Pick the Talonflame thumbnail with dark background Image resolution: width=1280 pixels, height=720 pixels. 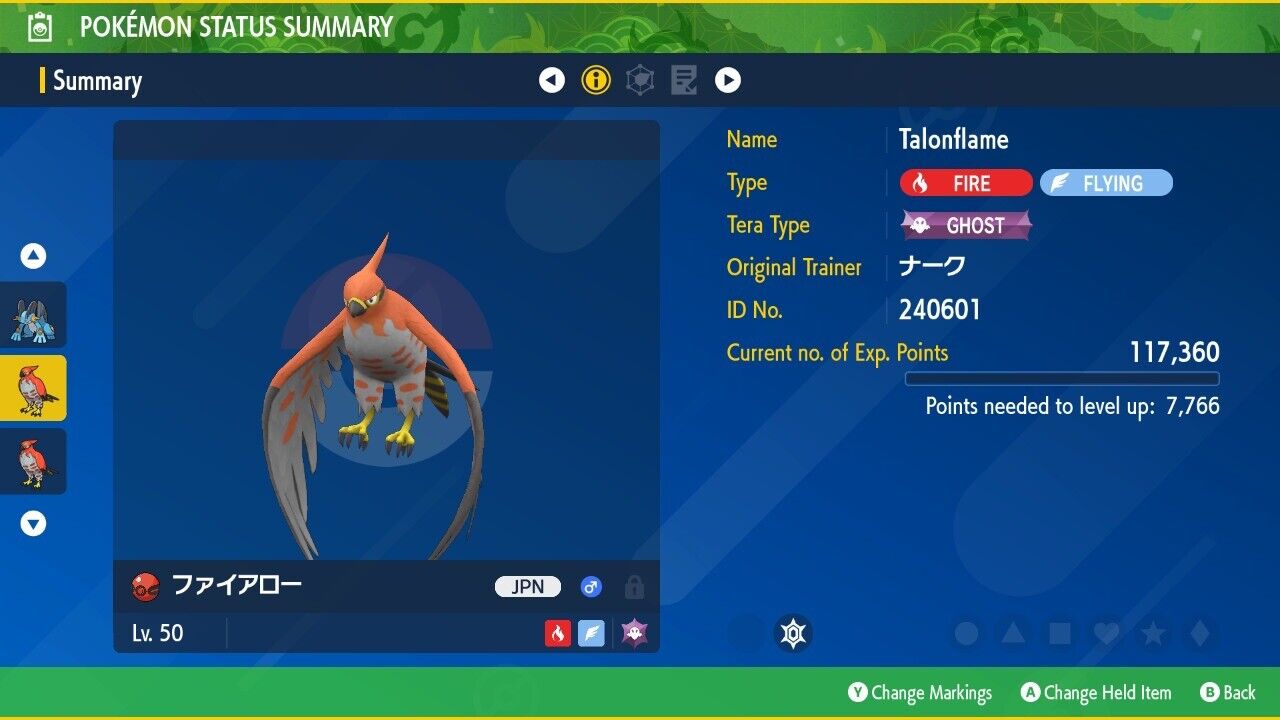click(34, 461)
